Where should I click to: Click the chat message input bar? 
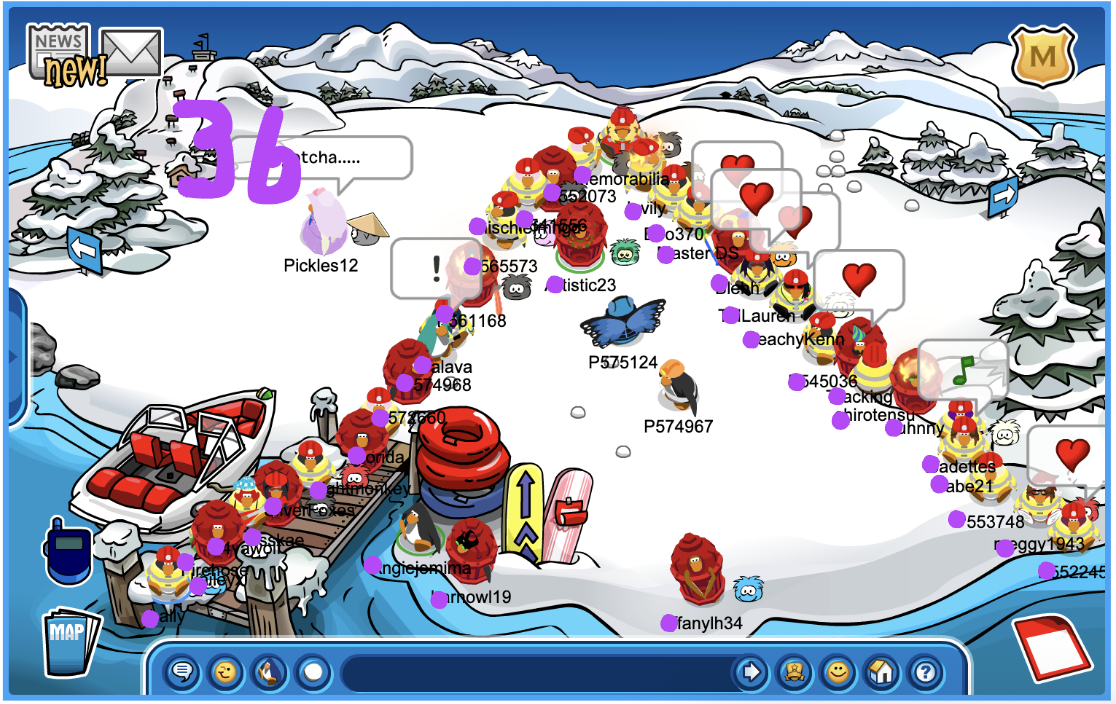[x=535, y=671]
